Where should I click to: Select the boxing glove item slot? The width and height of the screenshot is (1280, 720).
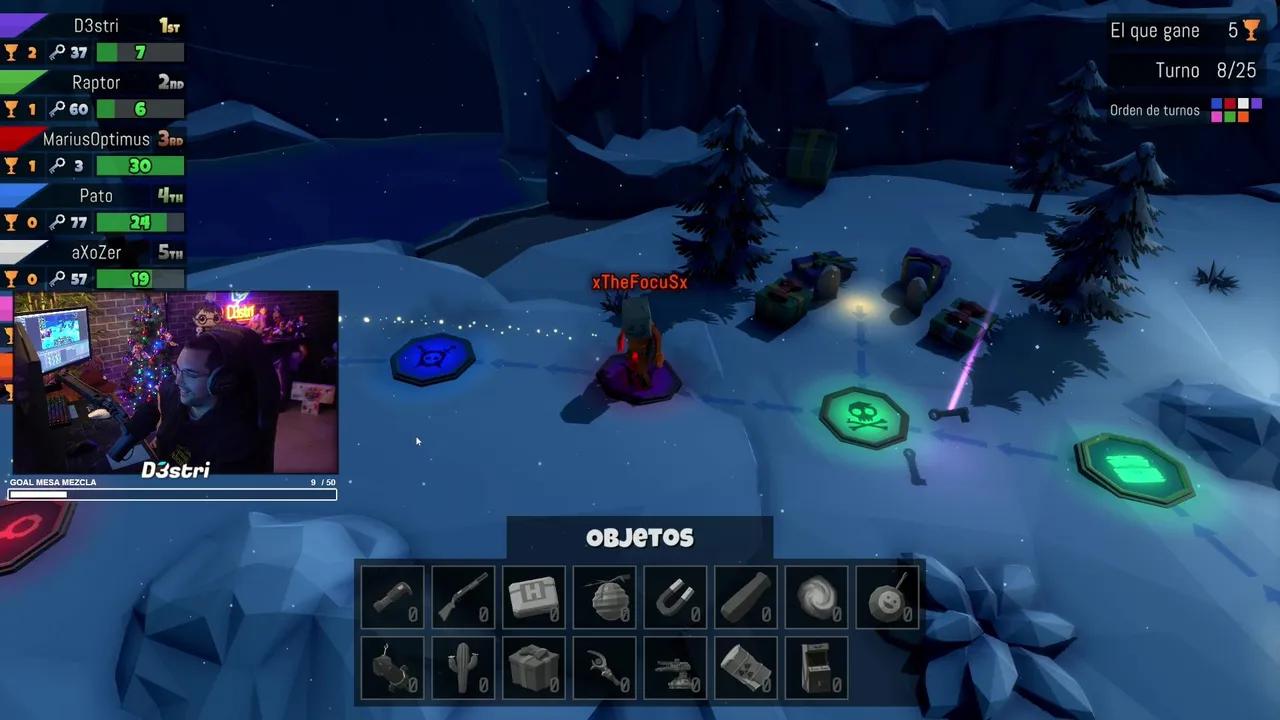point(392,597)
